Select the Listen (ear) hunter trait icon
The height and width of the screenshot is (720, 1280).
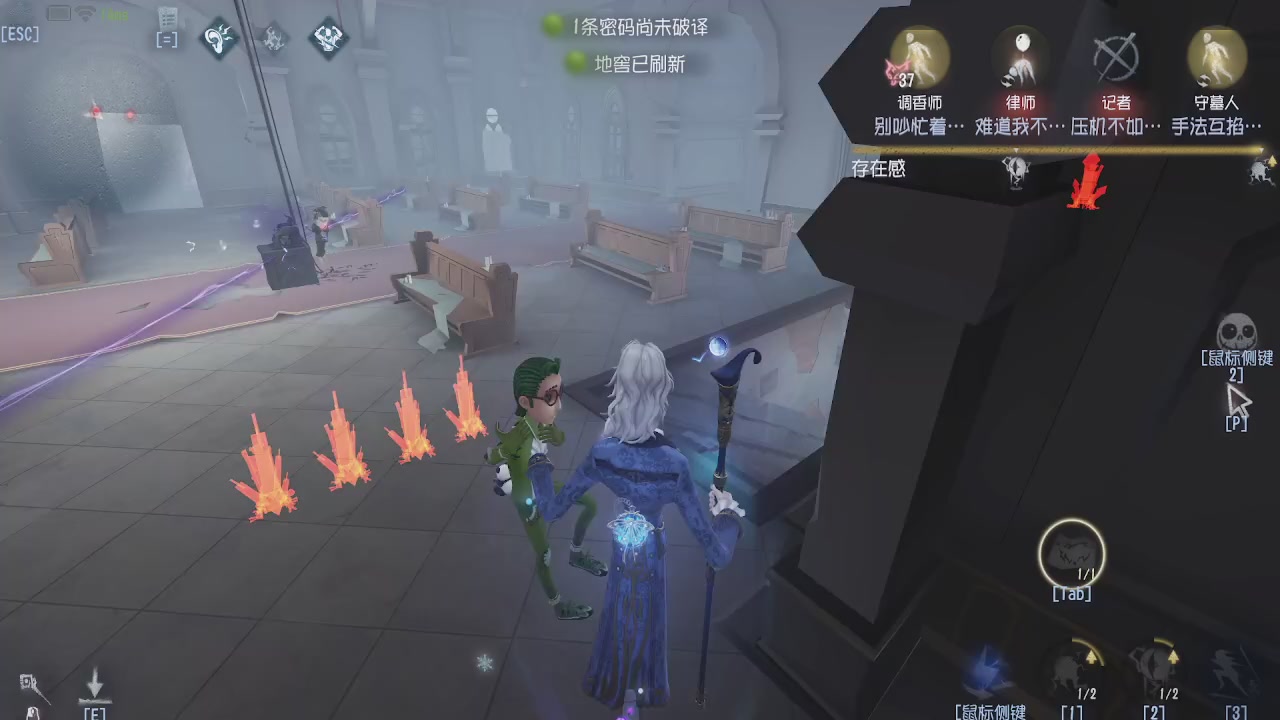pyautogui.click(x=218, y=40)
